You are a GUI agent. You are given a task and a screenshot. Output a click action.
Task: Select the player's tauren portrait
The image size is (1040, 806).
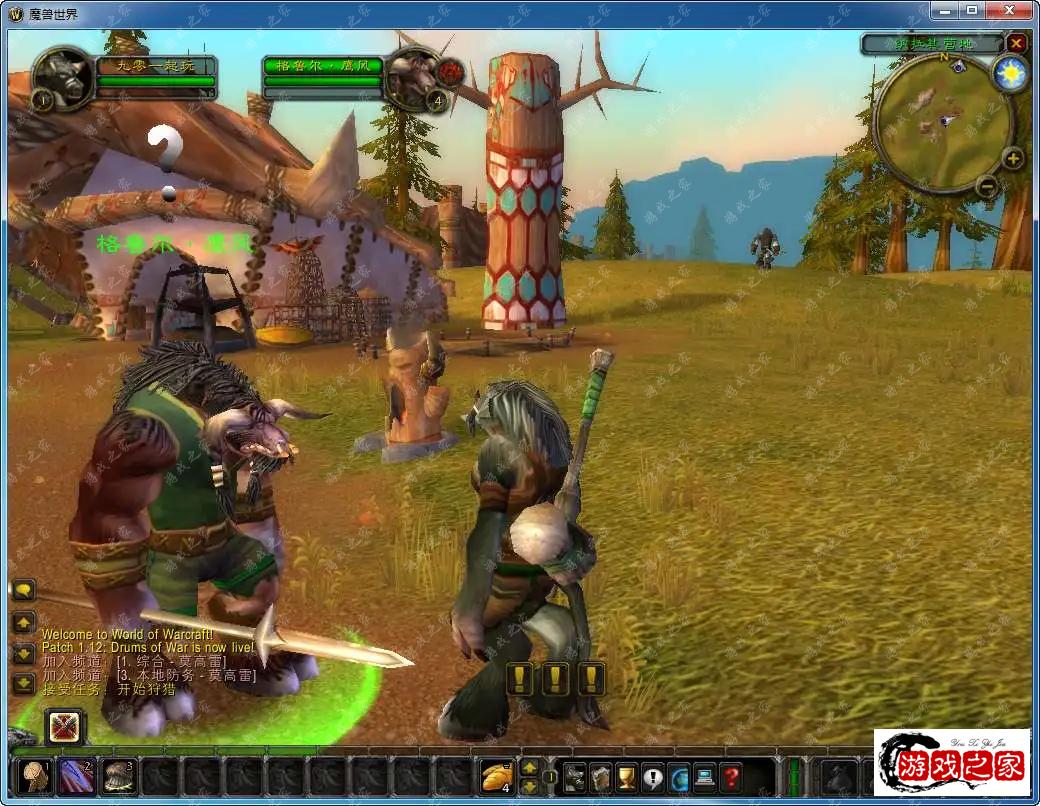(63, 76)
